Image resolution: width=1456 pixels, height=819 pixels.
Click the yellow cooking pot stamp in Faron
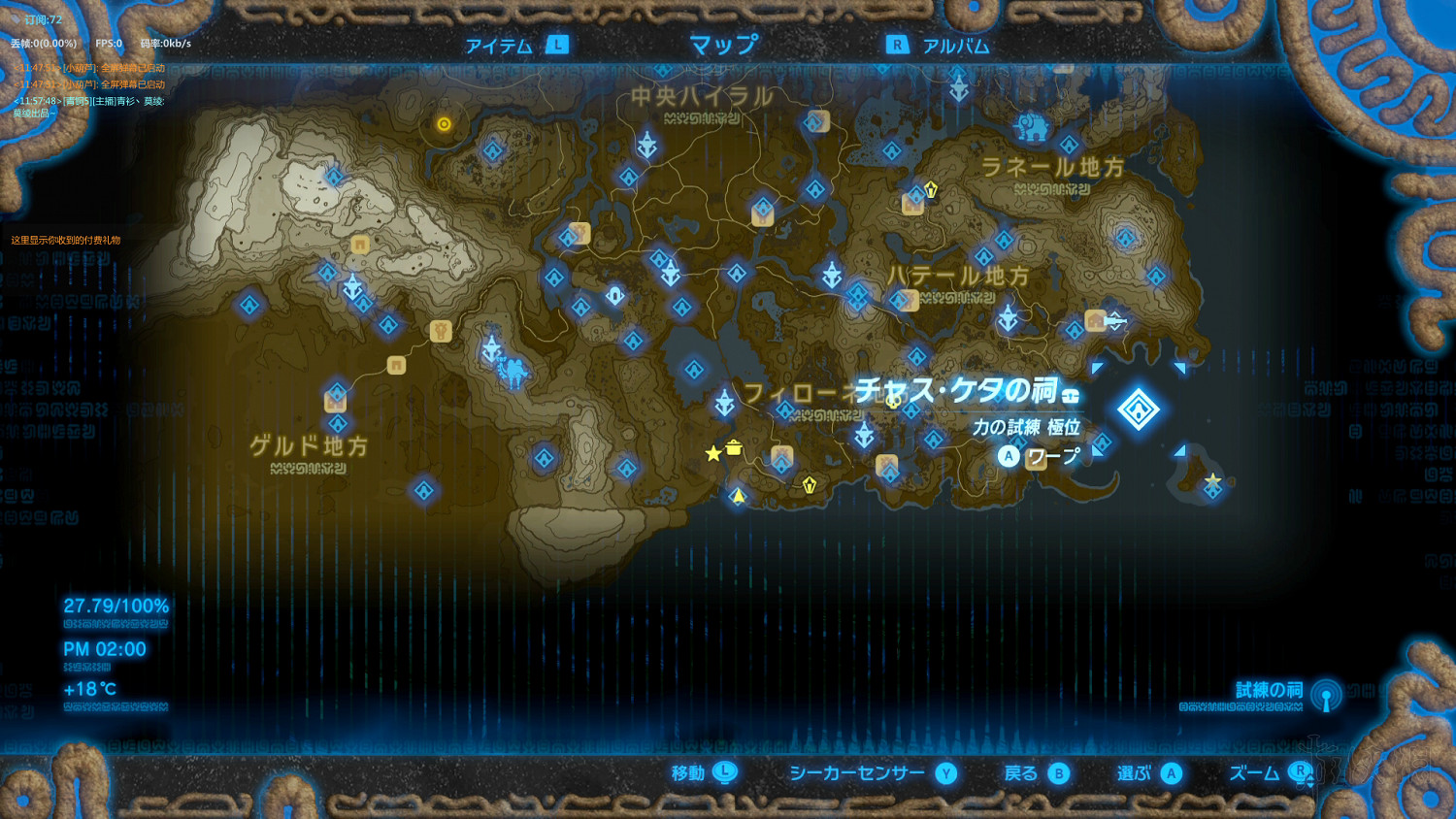point(733,449)
